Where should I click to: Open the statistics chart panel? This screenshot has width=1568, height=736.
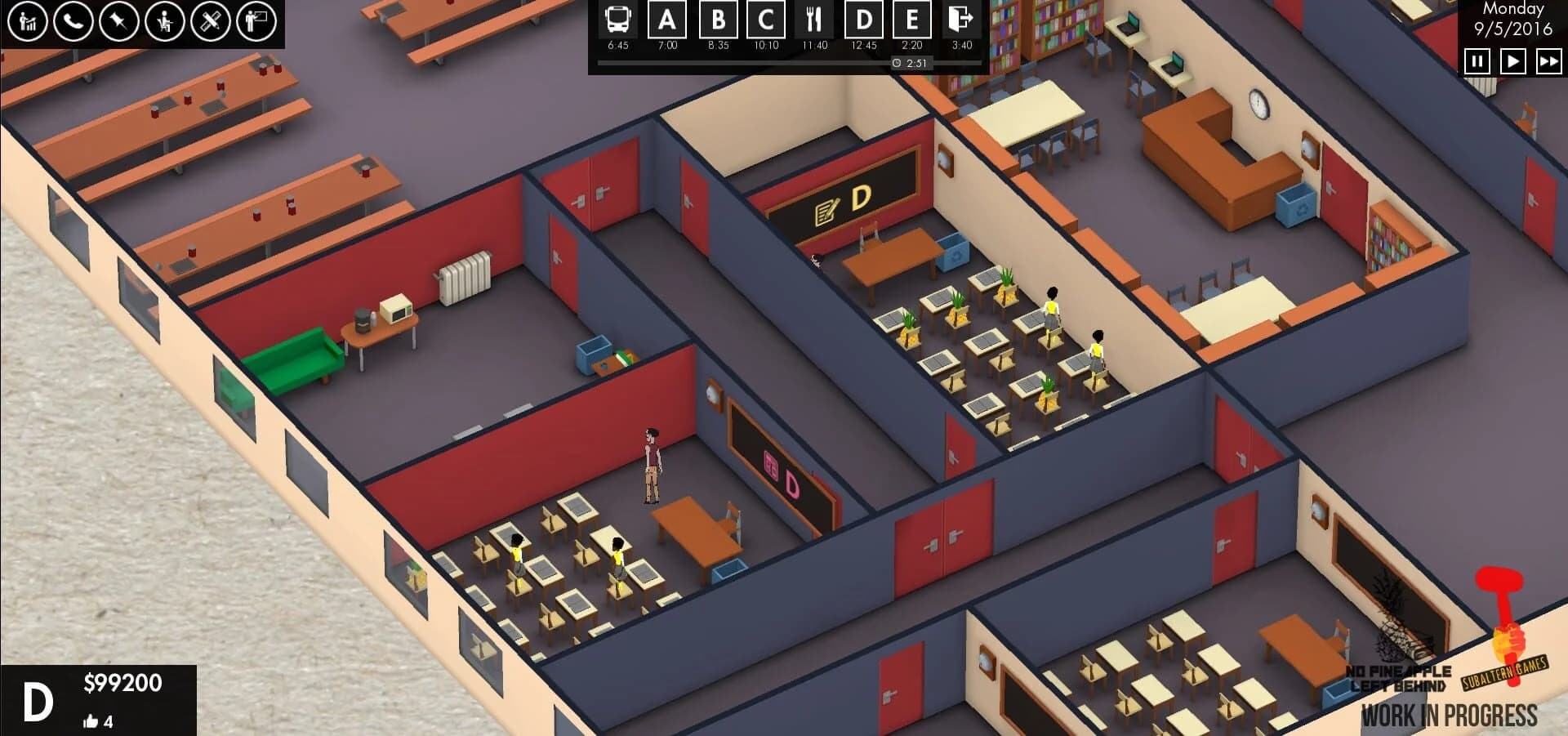[26, 20]
